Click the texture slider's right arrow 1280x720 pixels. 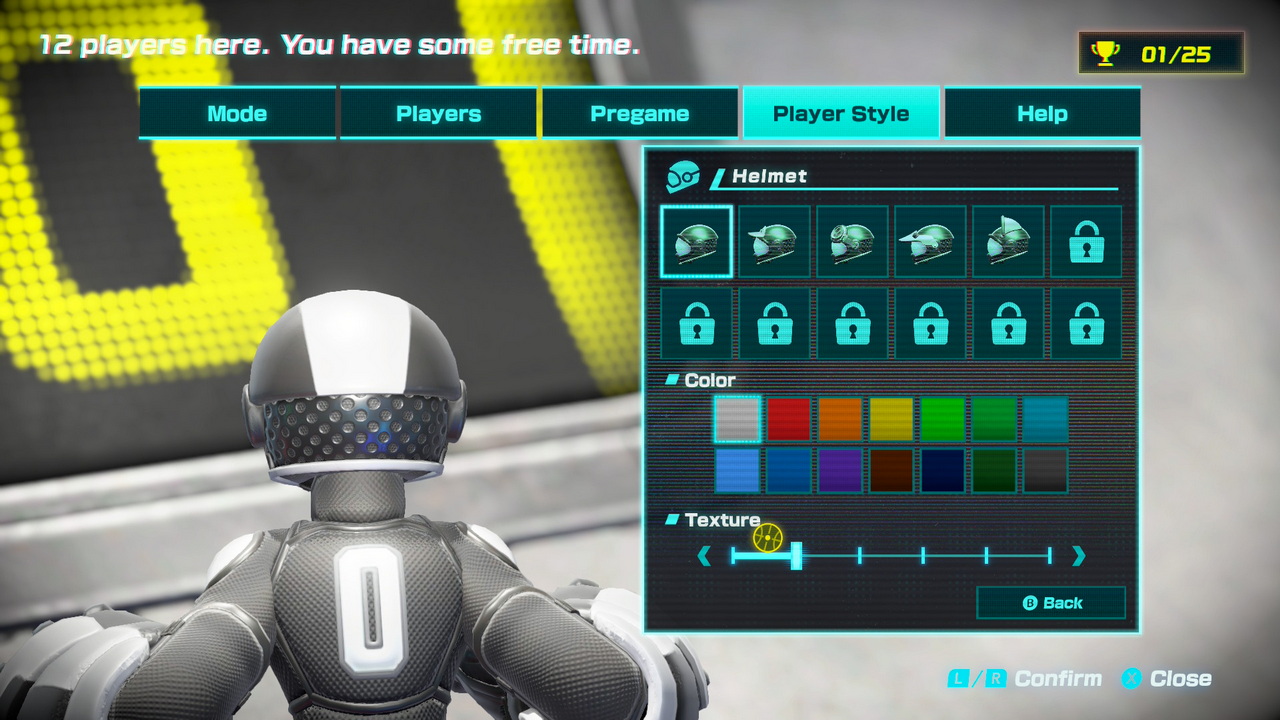1078,556
